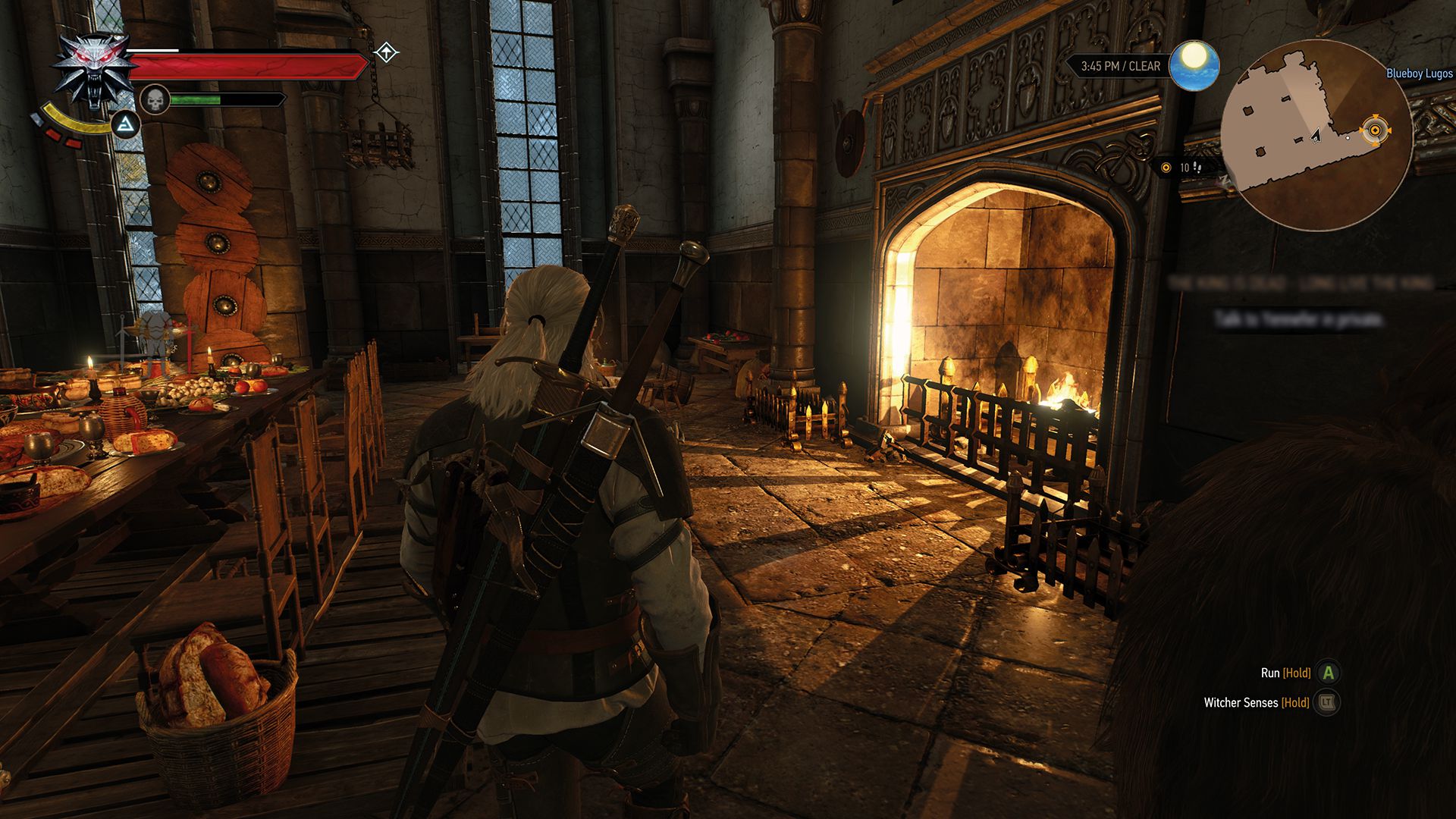Expand the '3:45 PM / CLEAR' weather banner
The height and width of the screenshot is (819, 1456).
[1120, 66]
